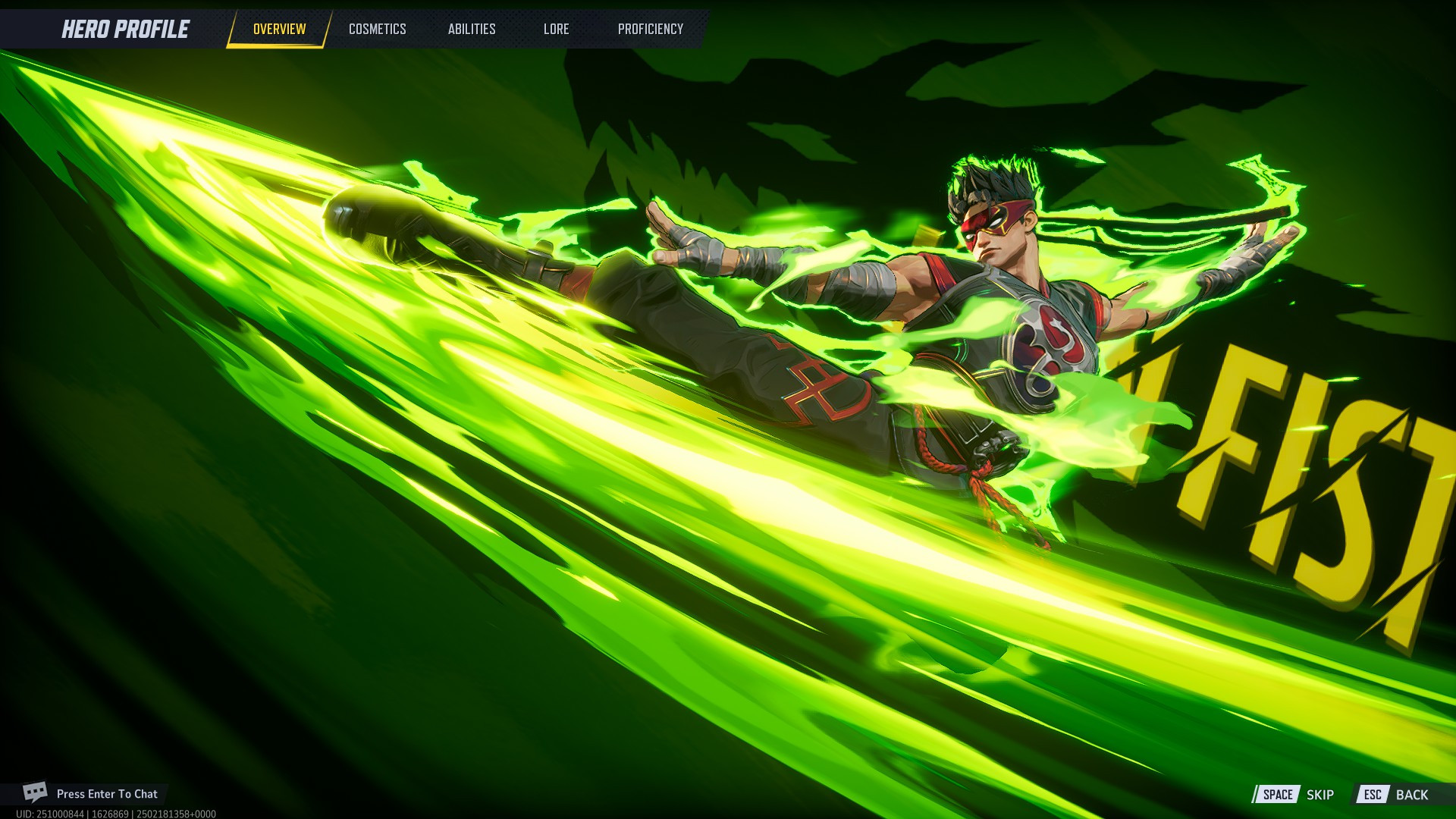Image resolution: width=1456 pixels, height=819 pixels.
Task: Open the Abilities tab
Action: 472,29
